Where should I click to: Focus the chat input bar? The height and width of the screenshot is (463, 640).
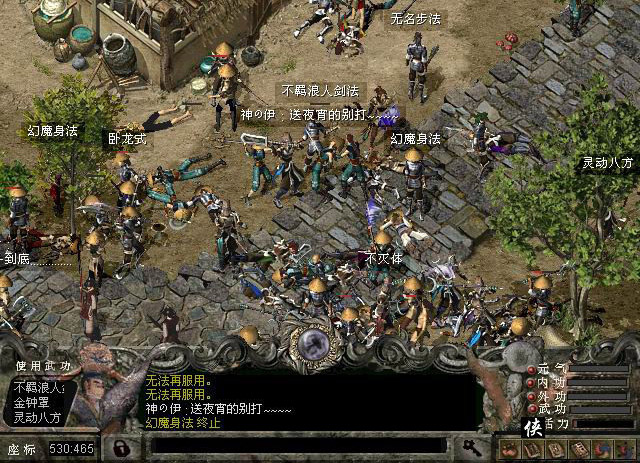click(300, 447)
